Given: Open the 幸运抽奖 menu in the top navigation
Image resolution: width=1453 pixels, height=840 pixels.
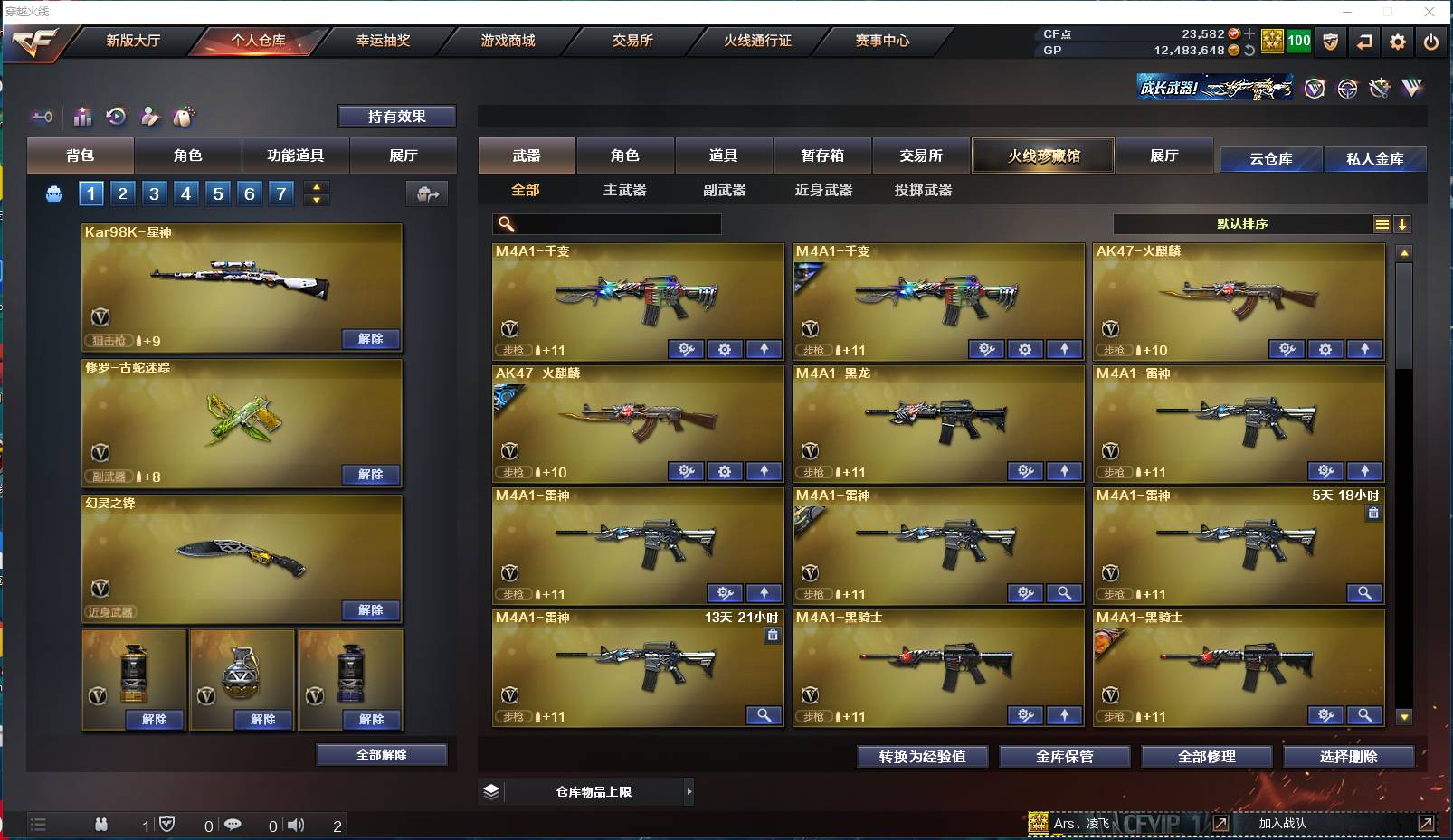Looking at the screenshot, I should (385, 41).
